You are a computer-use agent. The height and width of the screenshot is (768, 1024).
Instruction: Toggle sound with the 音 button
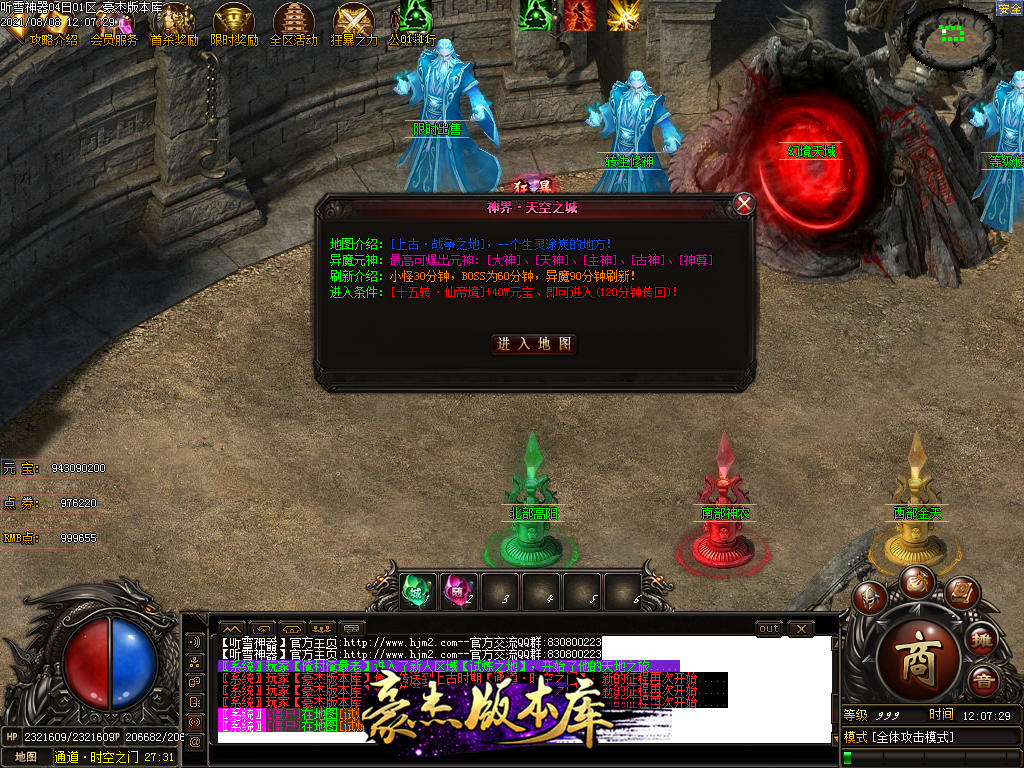pos(983,683)
